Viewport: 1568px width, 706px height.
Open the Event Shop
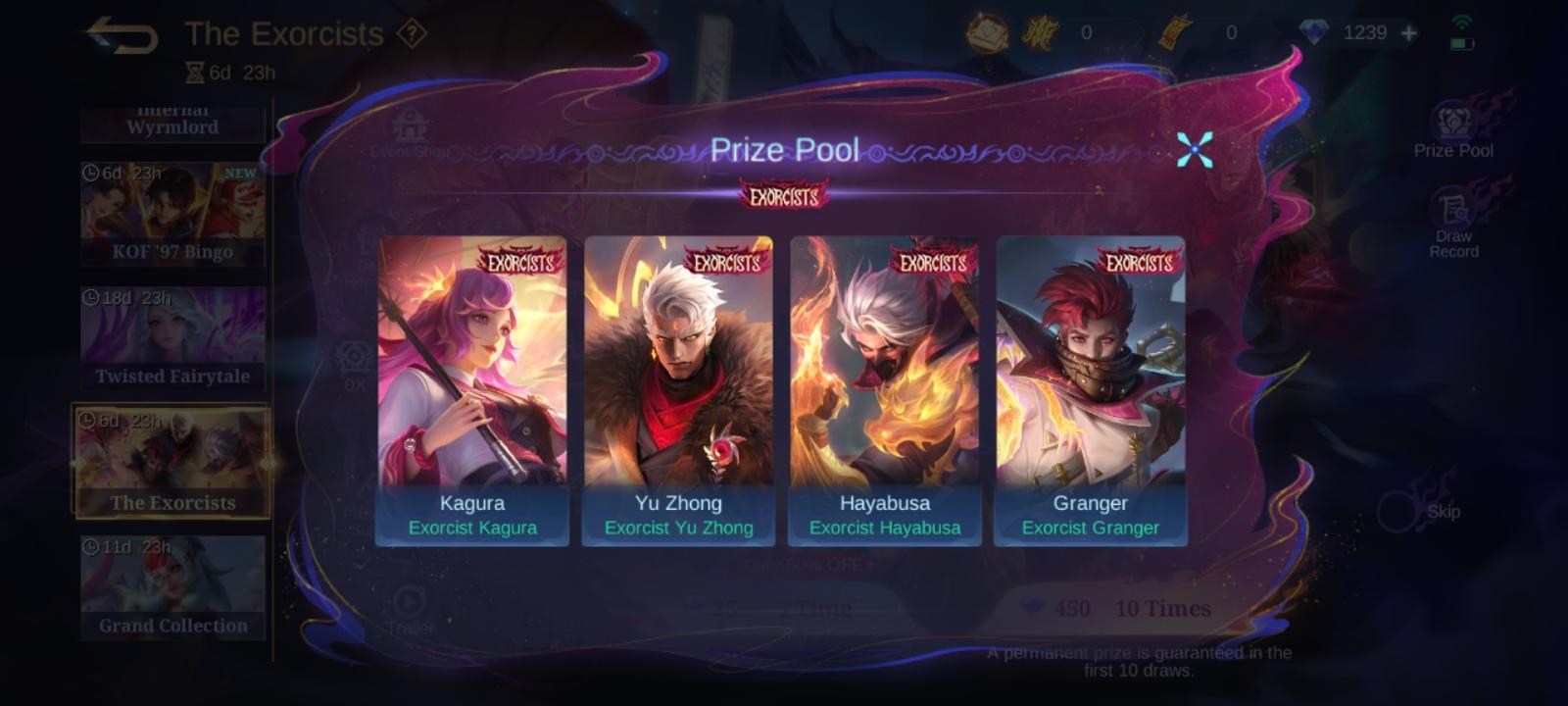pos(411,132)
